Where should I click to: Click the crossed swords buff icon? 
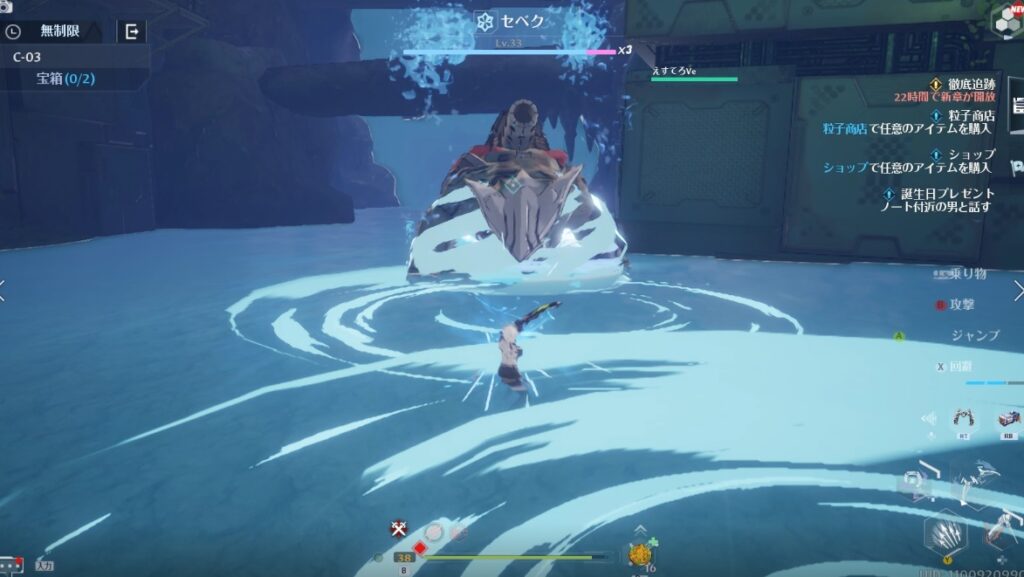(399, 529)
